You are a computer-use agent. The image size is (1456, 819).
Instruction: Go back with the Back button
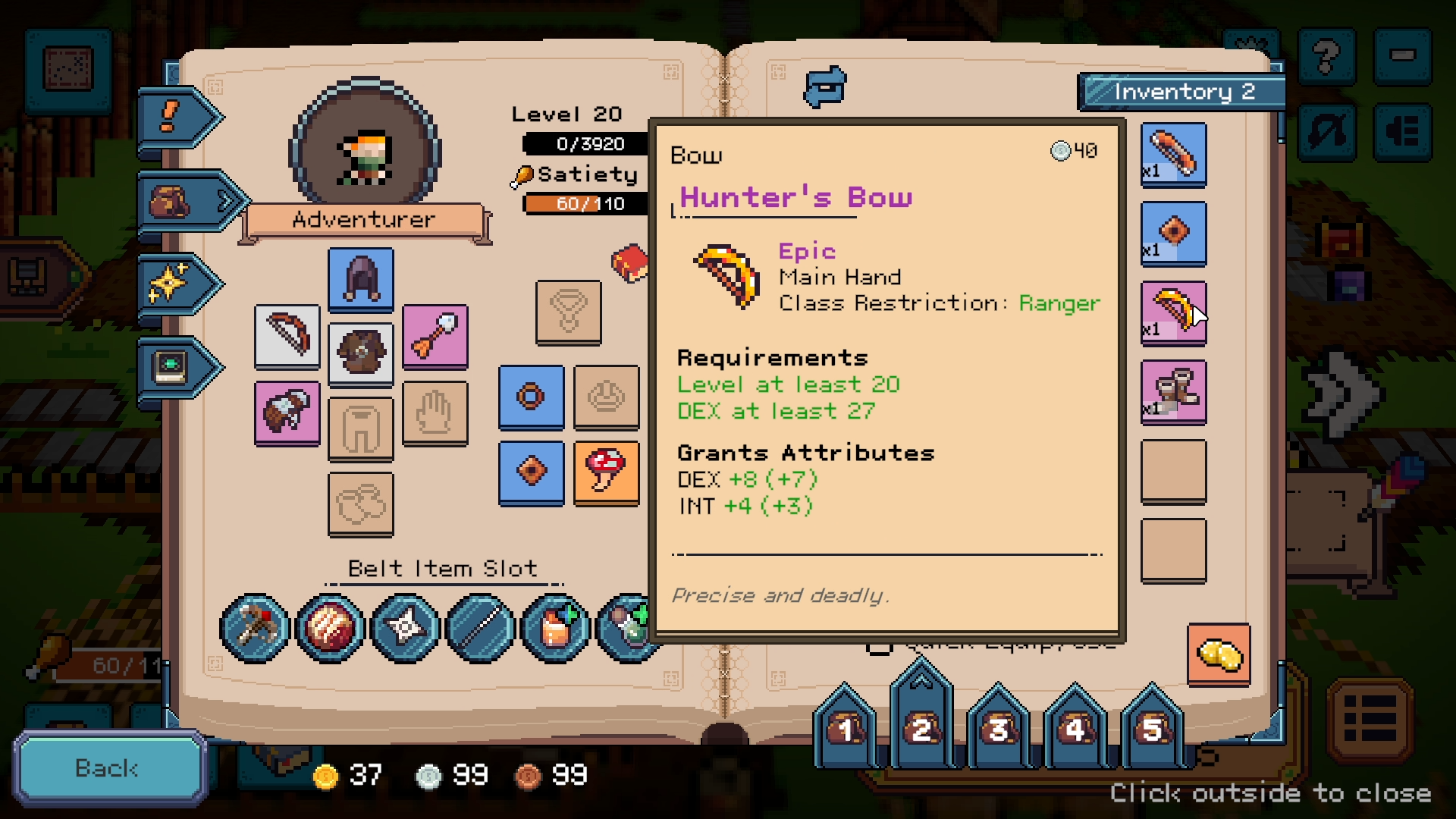[108, 768]
